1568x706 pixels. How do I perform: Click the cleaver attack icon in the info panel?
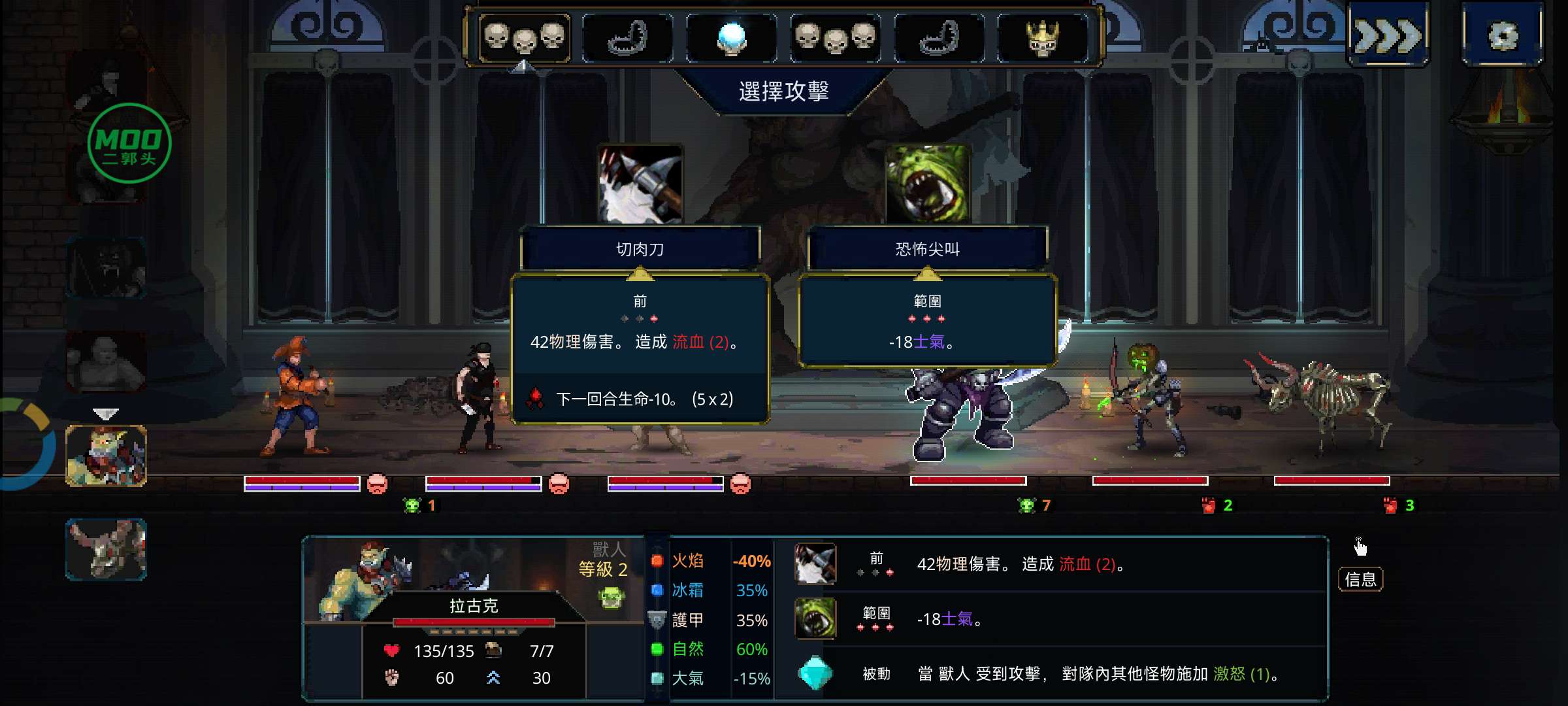coord(815,563)
